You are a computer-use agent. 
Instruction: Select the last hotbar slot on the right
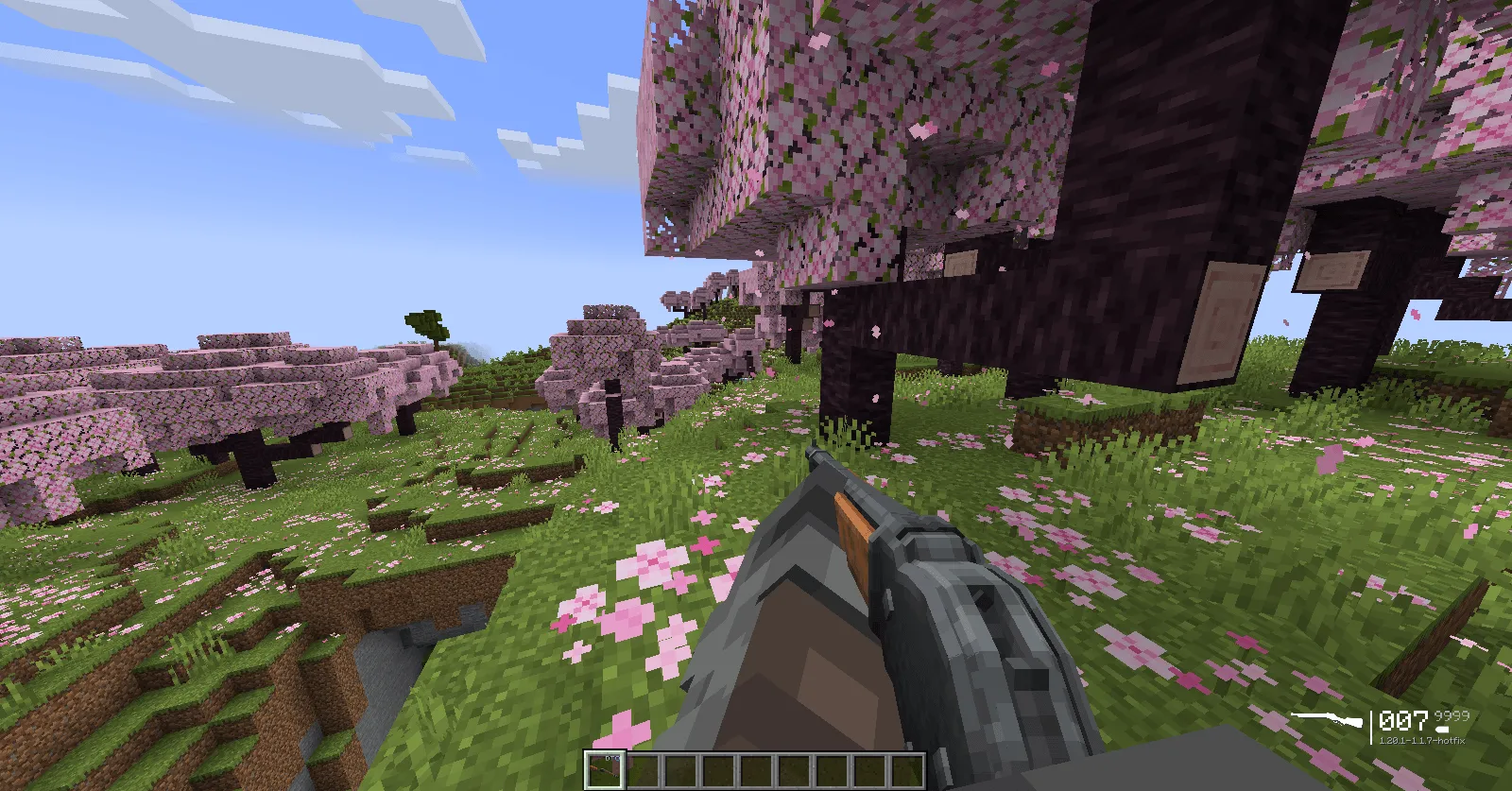(907, 770)
